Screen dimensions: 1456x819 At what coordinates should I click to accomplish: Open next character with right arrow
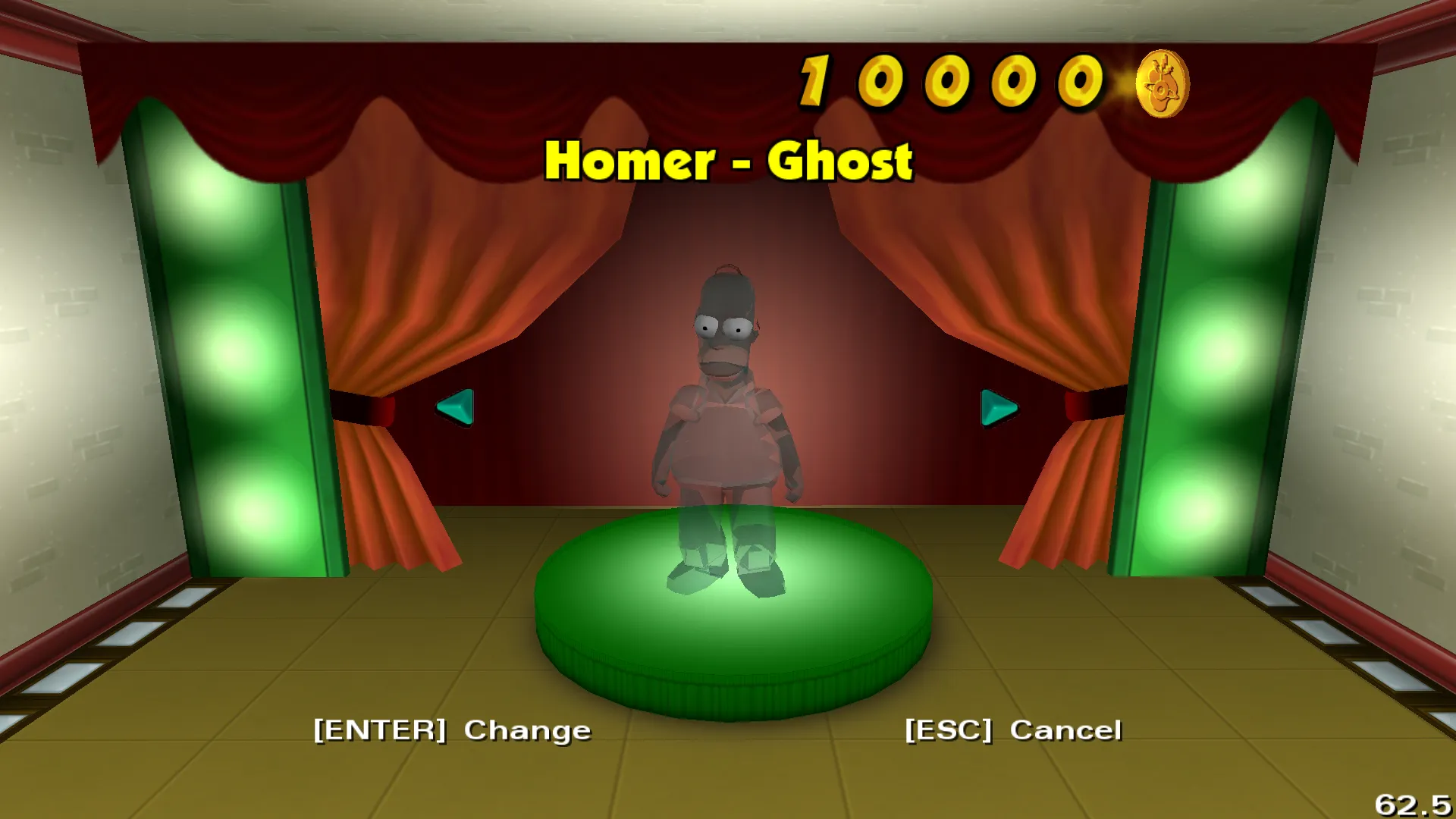point(999,407)
